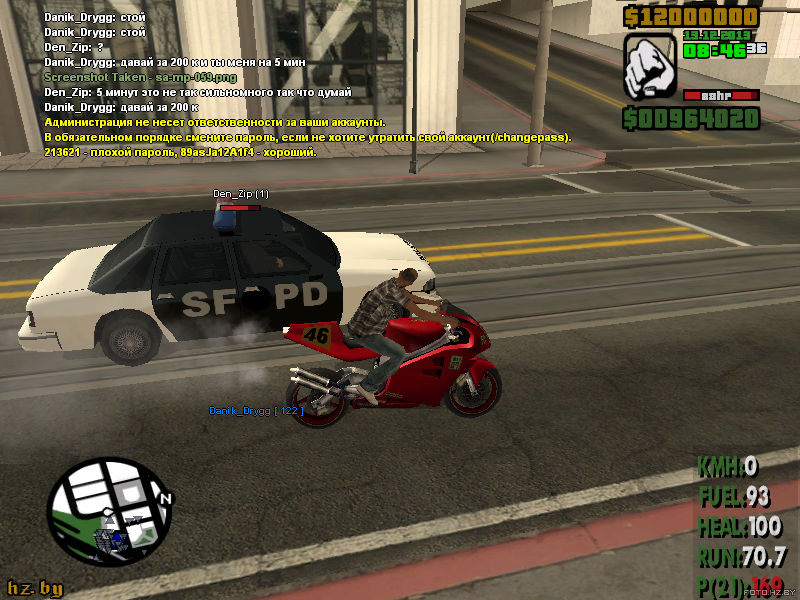This screenshot has width=800, height=600.
Task: Click the north N marker on the radar
Action: [x=165, y=499]
